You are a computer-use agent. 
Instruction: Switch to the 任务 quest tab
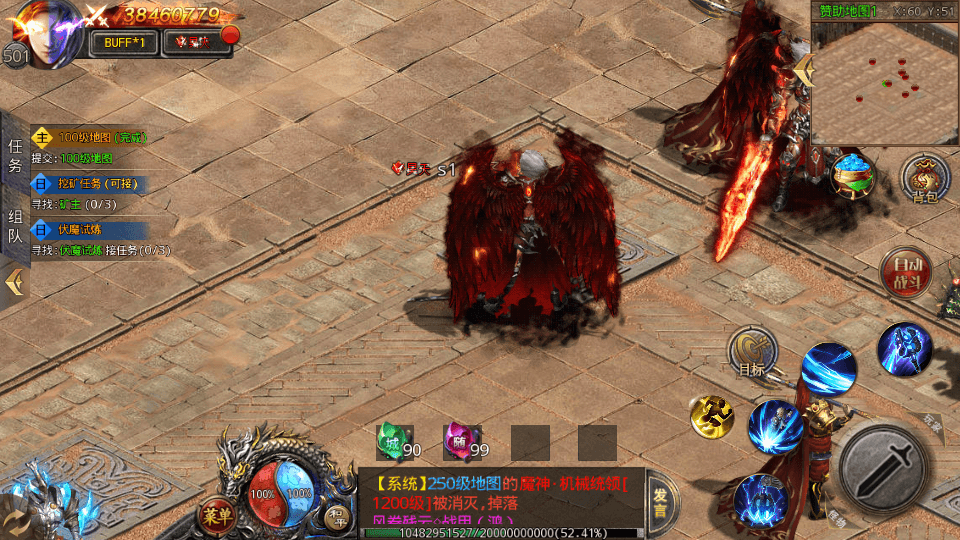tap(14, 156)
